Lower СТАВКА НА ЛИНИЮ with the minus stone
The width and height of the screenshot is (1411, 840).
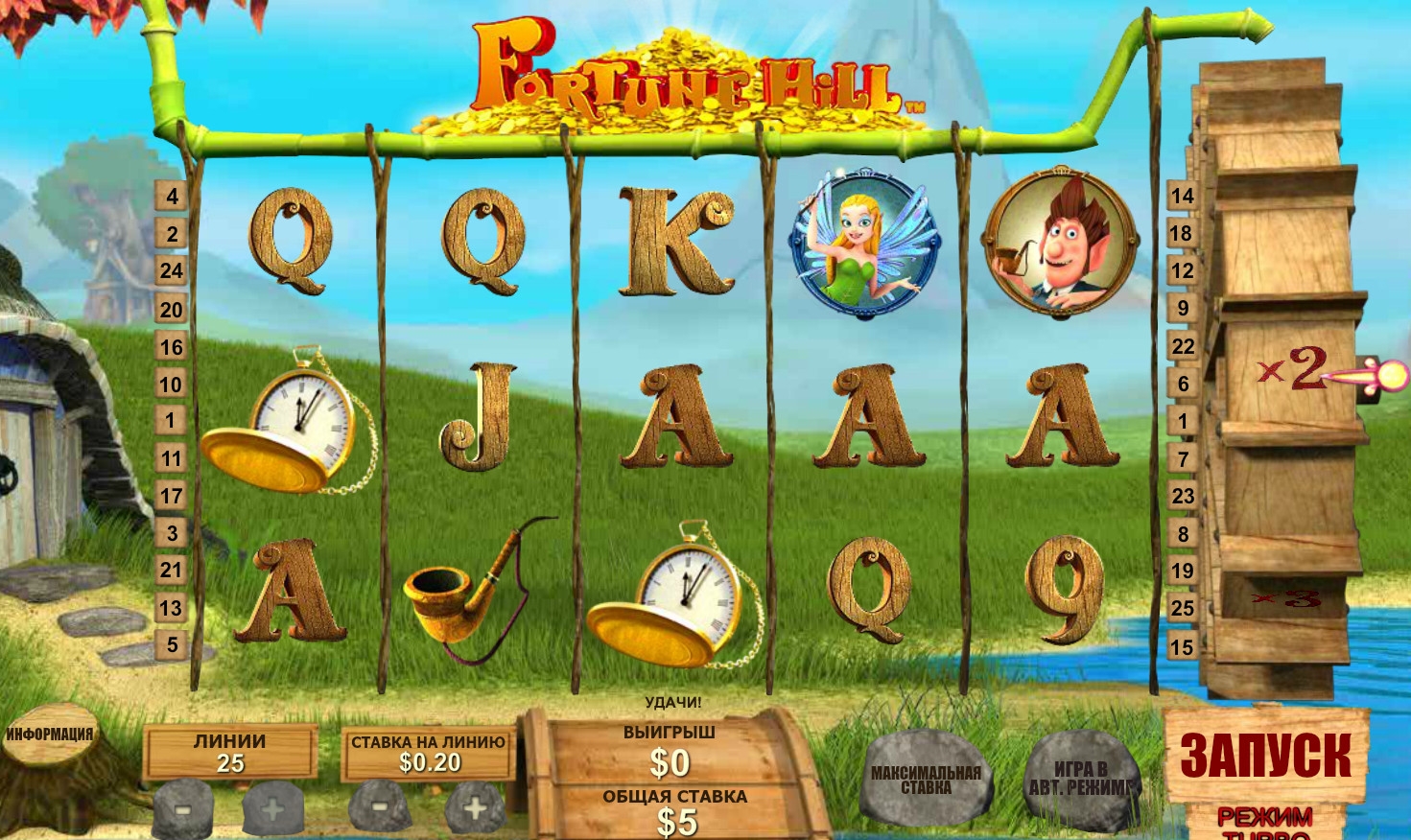(x=379, y=806)
